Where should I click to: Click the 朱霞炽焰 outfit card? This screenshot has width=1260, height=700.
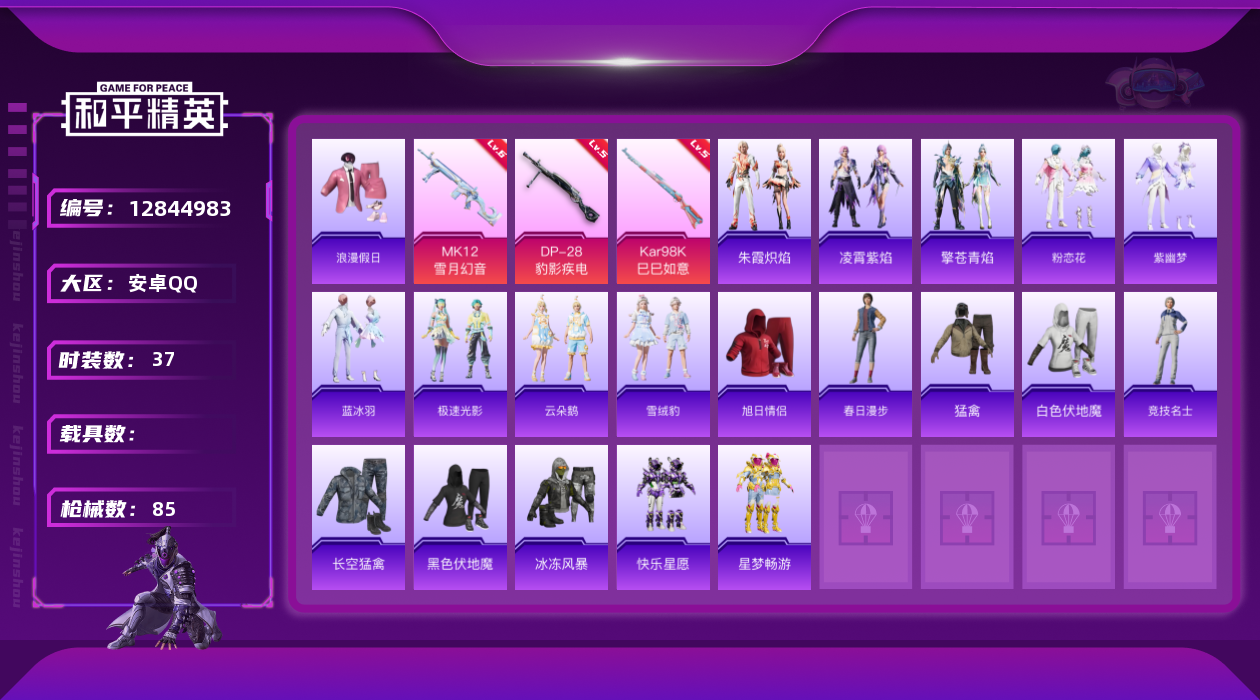click(764, 210)
